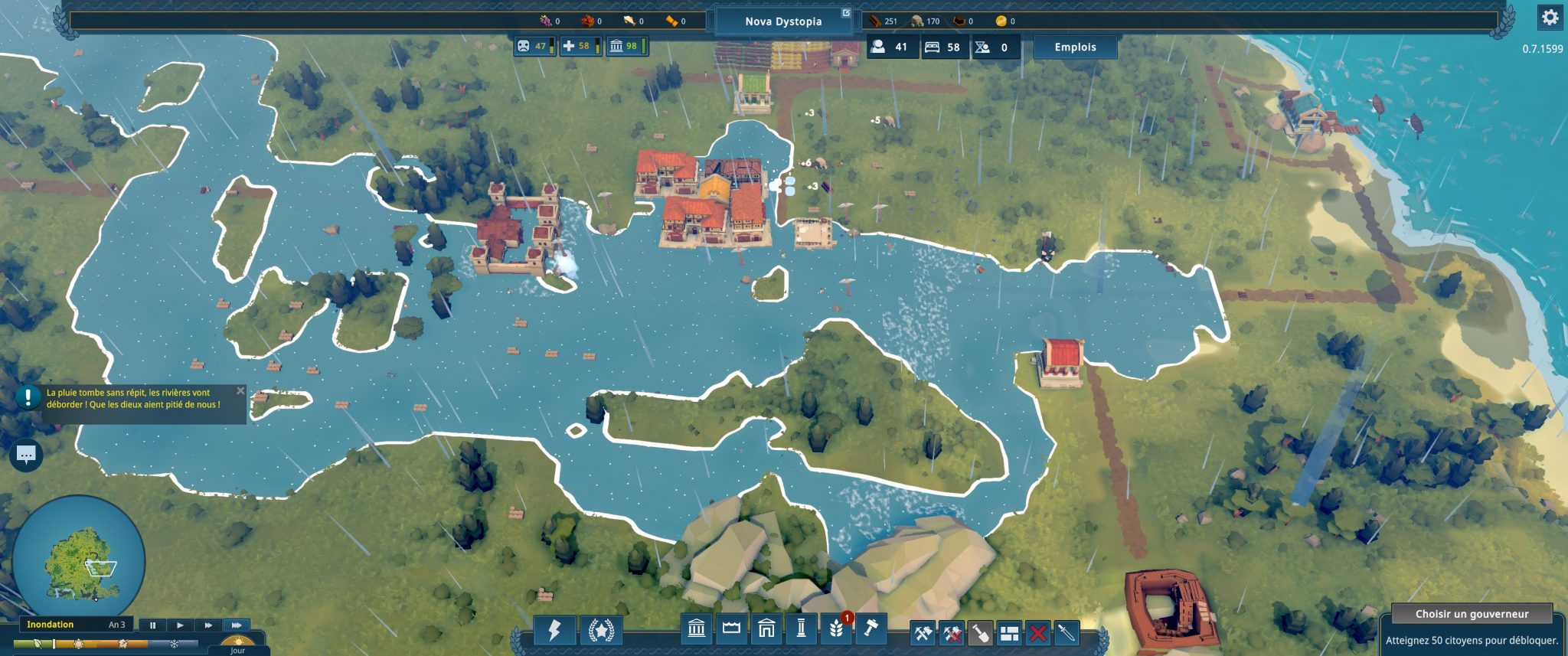The width and height of the screenshot is (1568, 656).
Task: Open the Emplois jobs panel
Action: pyautogui.click(x=1075, y=47)
